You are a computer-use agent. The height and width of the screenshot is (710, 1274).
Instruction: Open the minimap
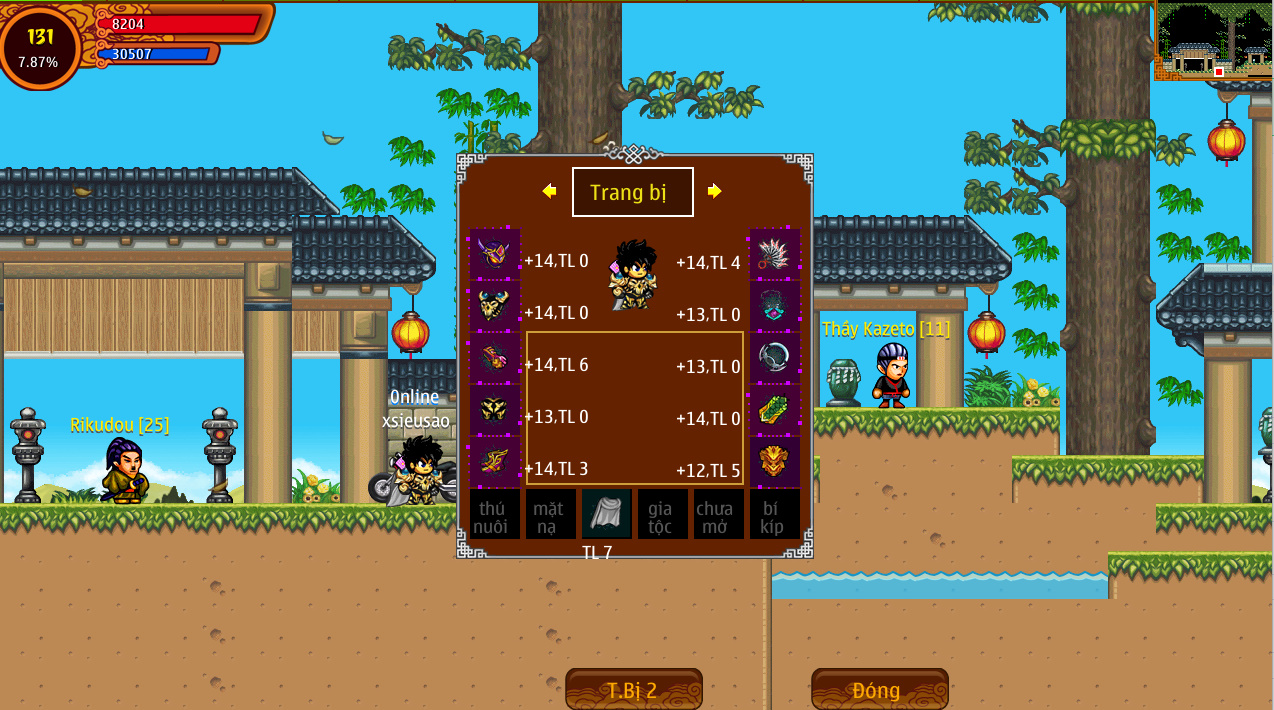pyautogui.click(x=1213, y=41)
